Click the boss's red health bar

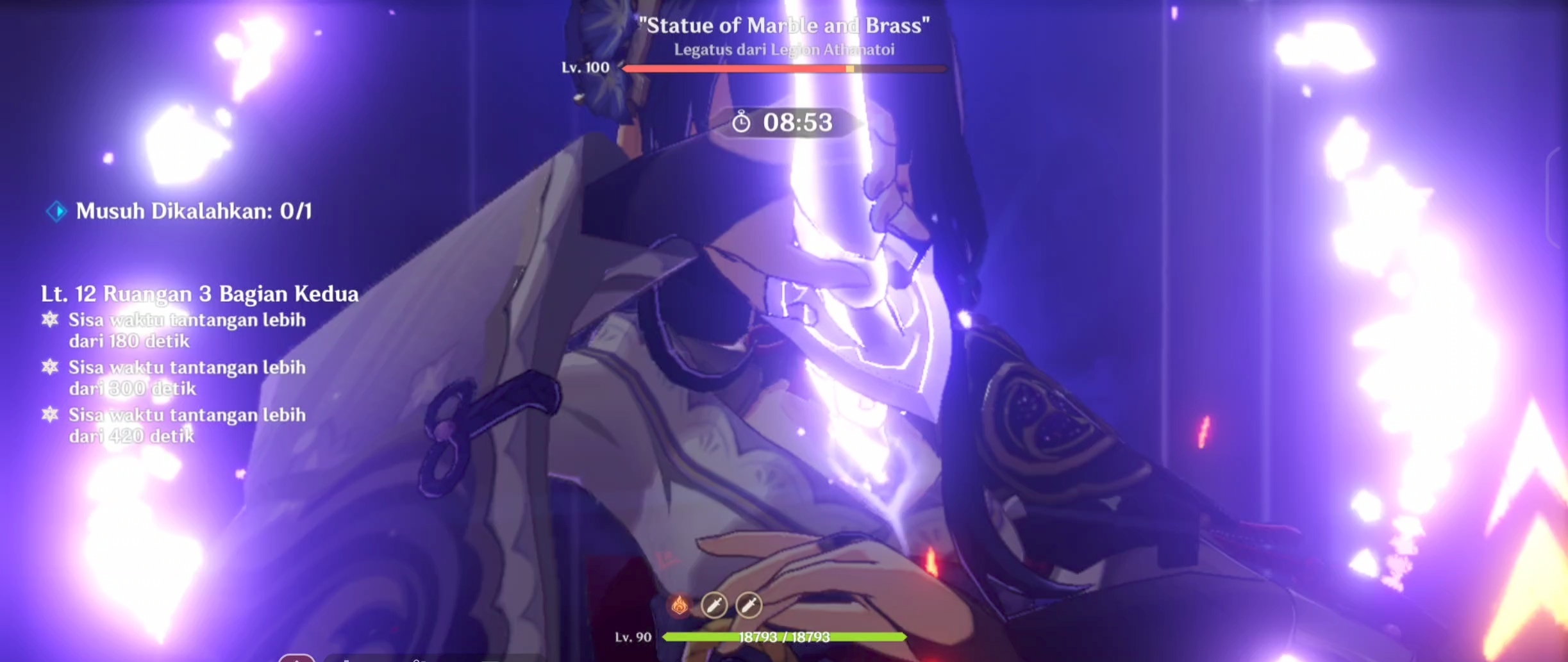(783, 69)
